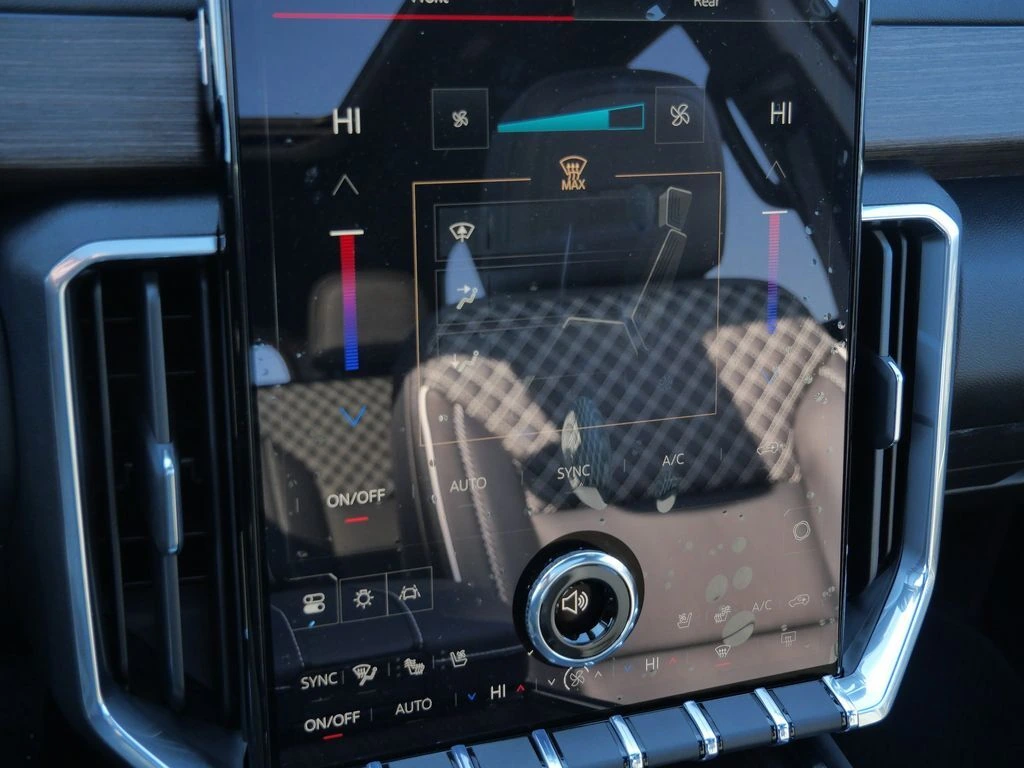Screen dimensions: 1024x768
Task: Toggle SYNC in the bottom shortcut bar
Action: point(319,680)
